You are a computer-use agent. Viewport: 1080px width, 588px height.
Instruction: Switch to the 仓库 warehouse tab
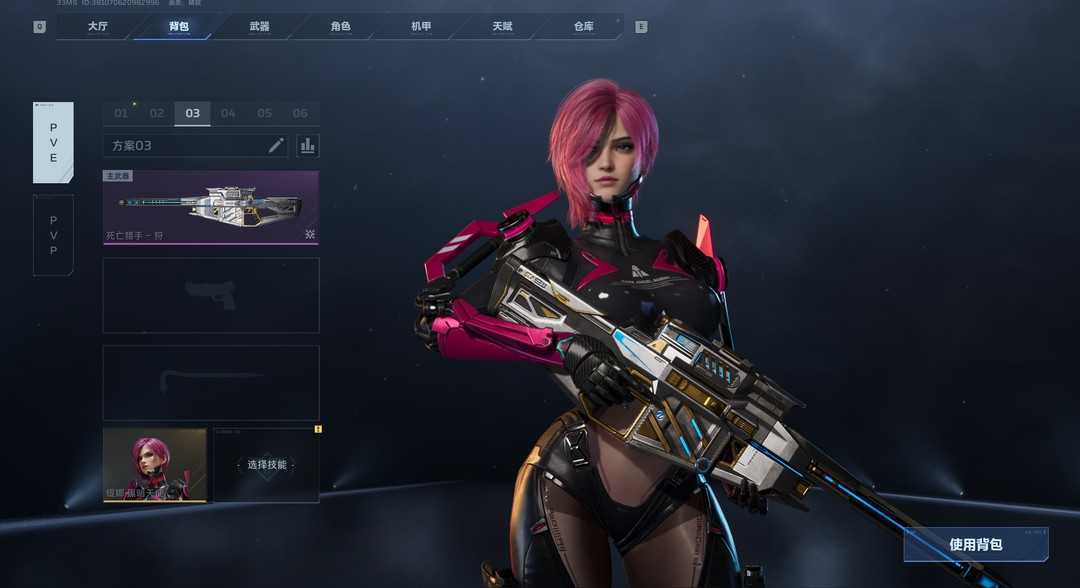tap(583, 27)
